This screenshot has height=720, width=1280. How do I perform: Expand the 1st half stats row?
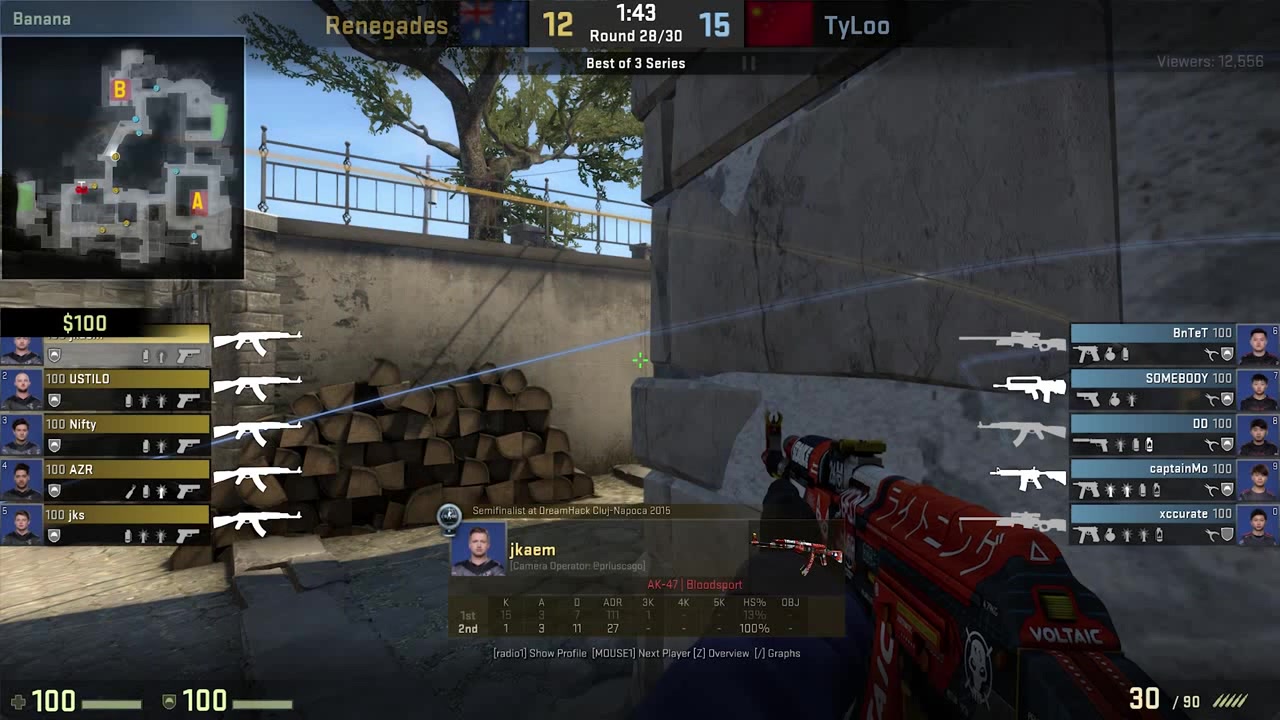tap(468, 615)
